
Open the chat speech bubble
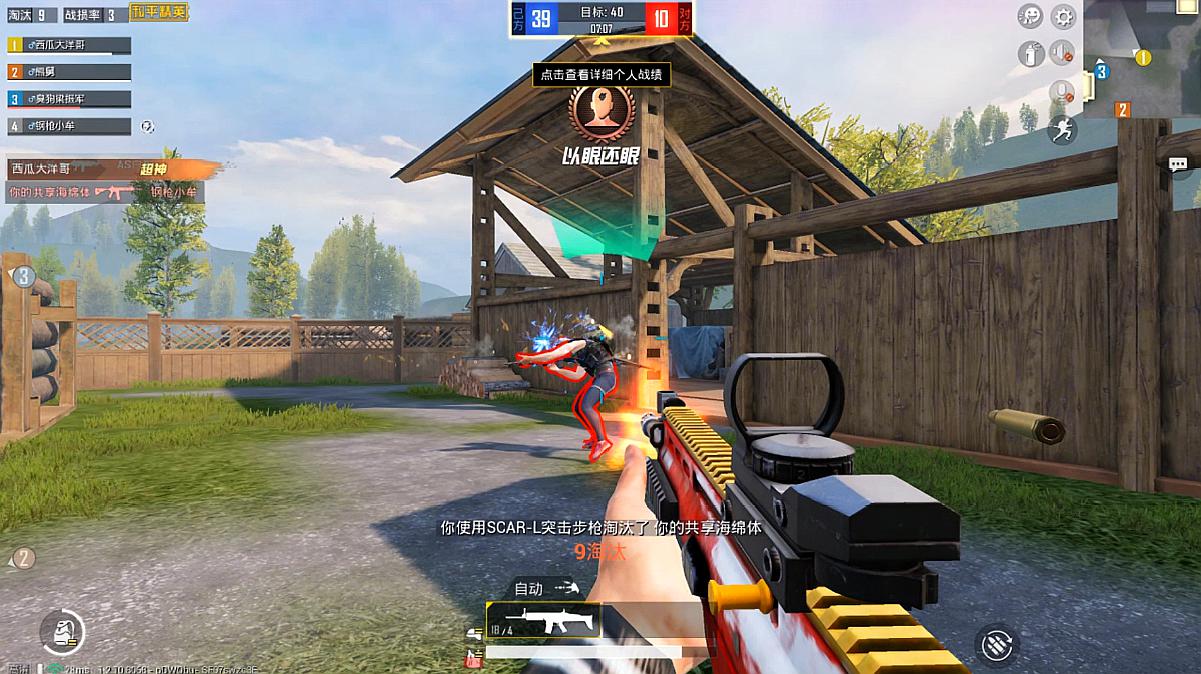tap(1178, 165)
